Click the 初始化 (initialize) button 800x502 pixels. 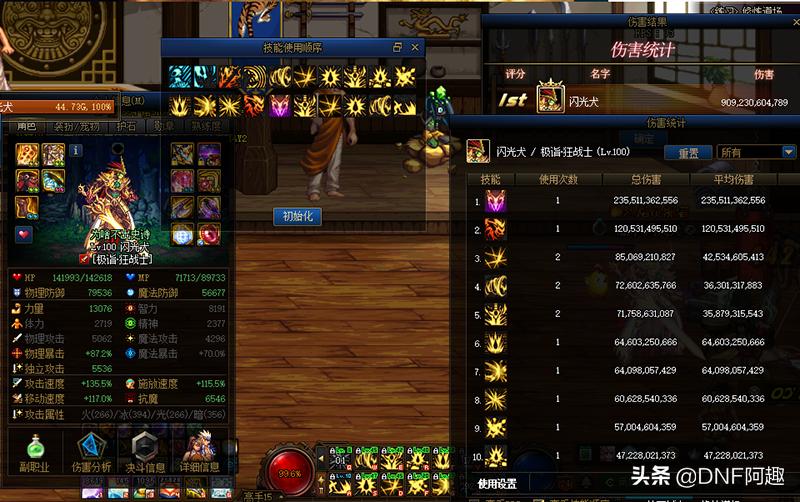297,216
